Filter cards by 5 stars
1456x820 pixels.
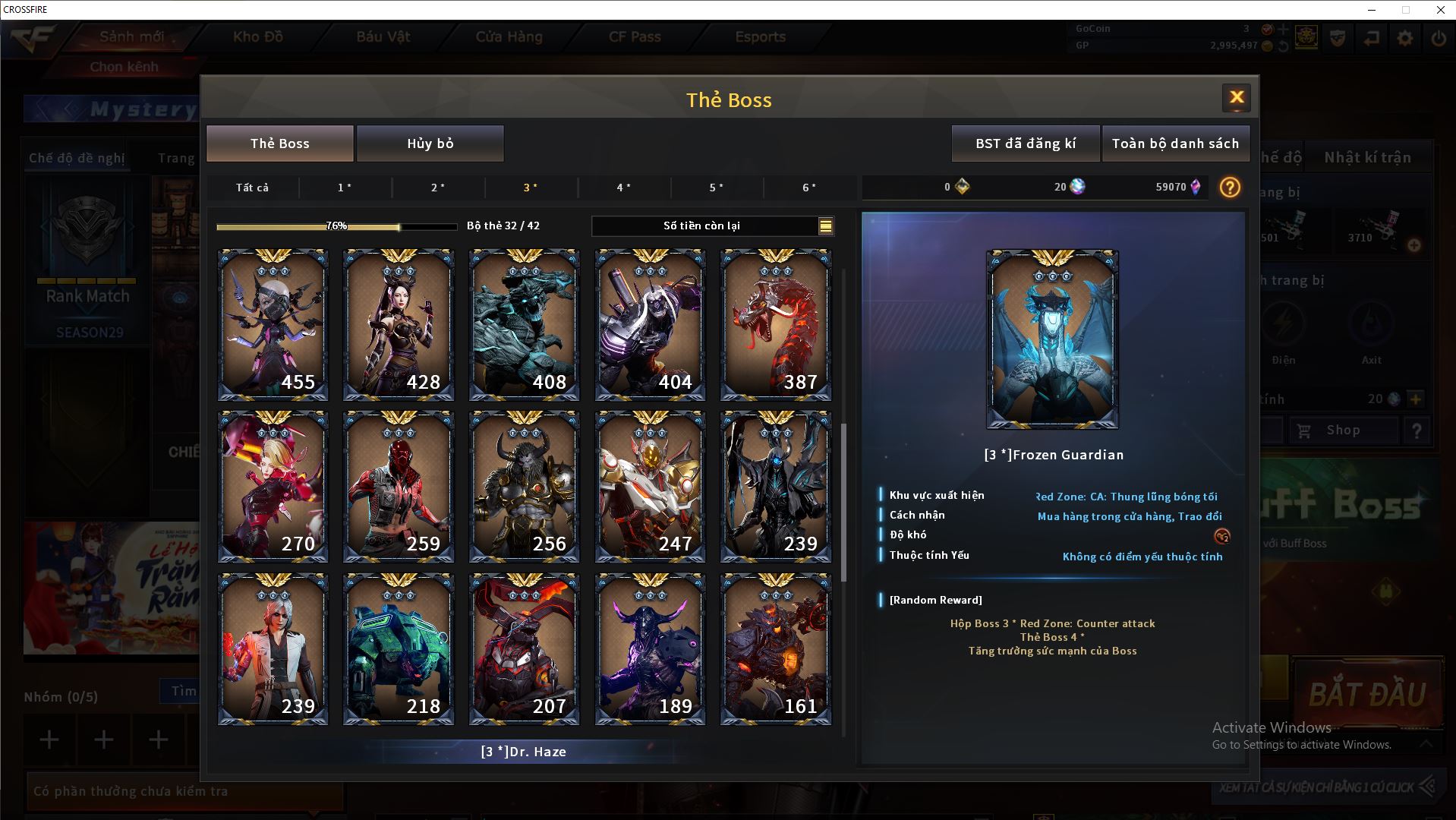pos(716,188)
